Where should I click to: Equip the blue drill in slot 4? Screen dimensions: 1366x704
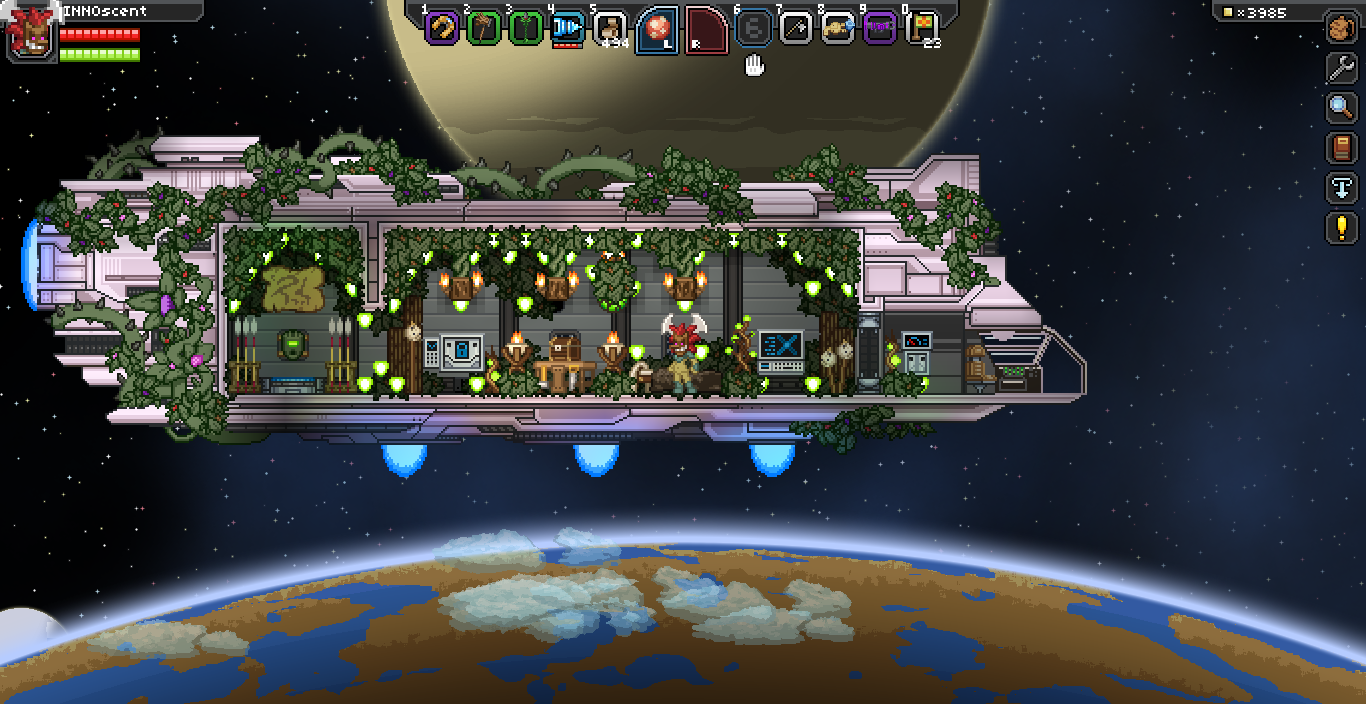click(x=567, y=28)
